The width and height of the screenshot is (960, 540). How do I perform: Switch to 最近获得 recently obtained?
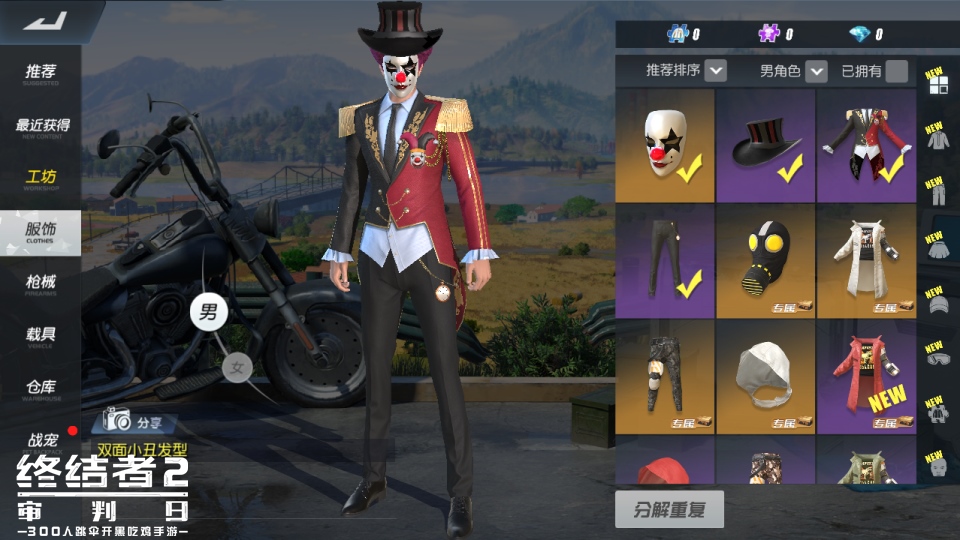42,126
